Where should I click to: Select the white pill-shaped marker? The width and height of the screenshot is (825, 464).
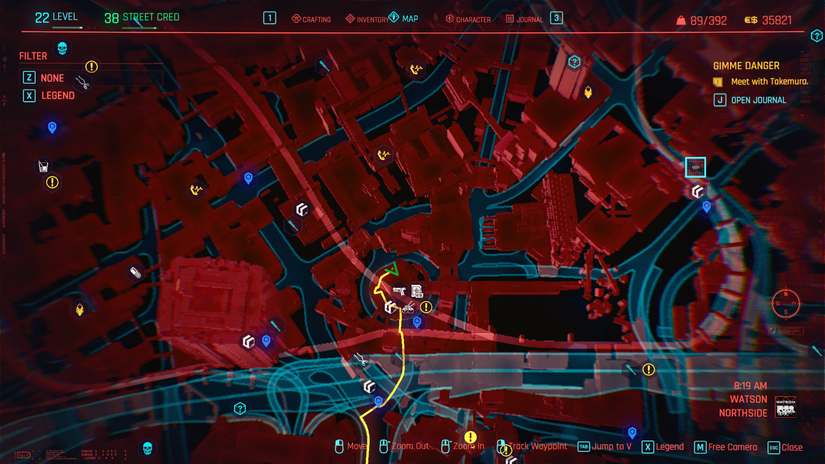(x=135, y=272)
